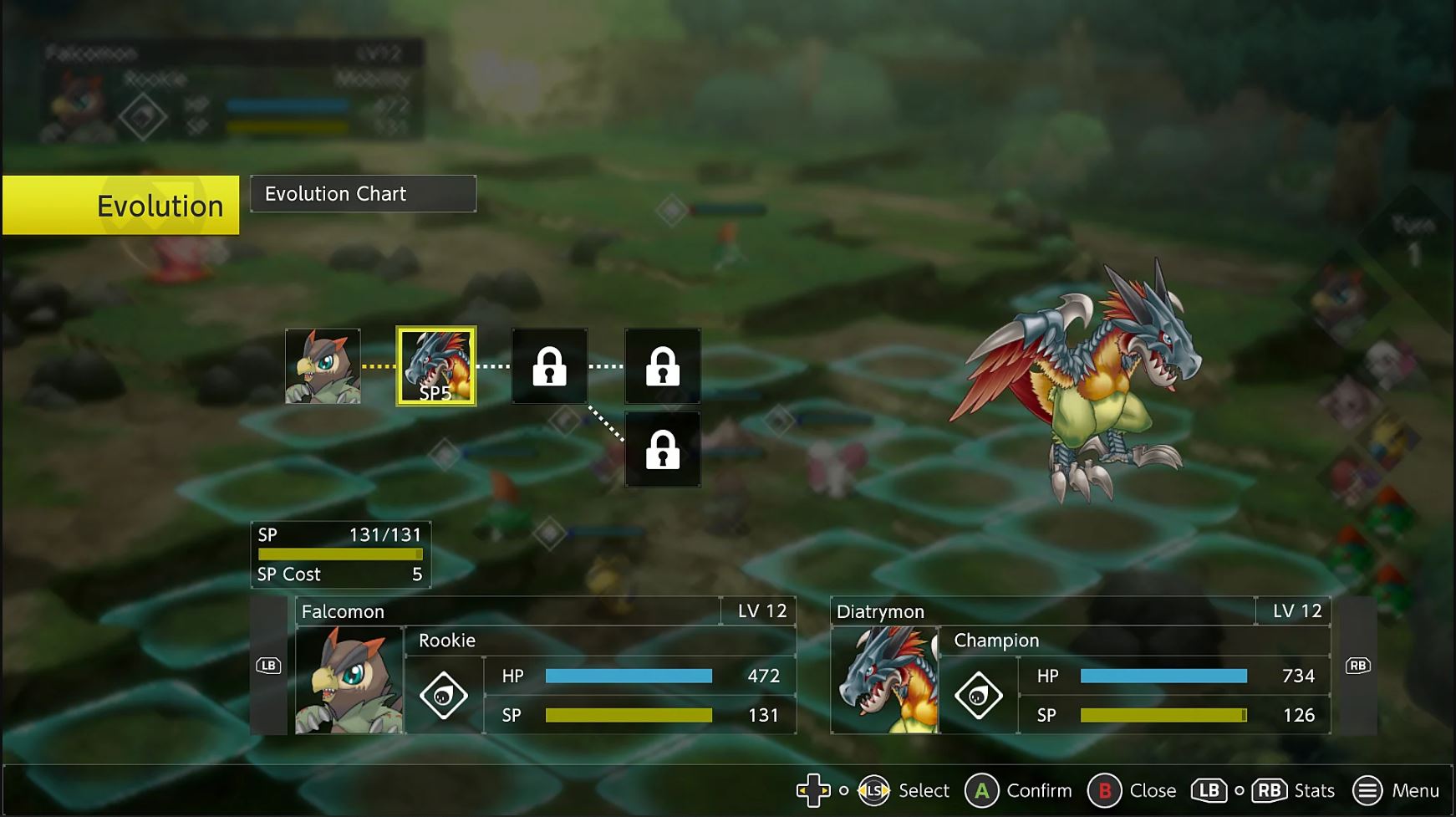This screenshot has width=1456, height=817.
Task: Click the Diatrymon Champion stats panel
Action: [1080, 666]
